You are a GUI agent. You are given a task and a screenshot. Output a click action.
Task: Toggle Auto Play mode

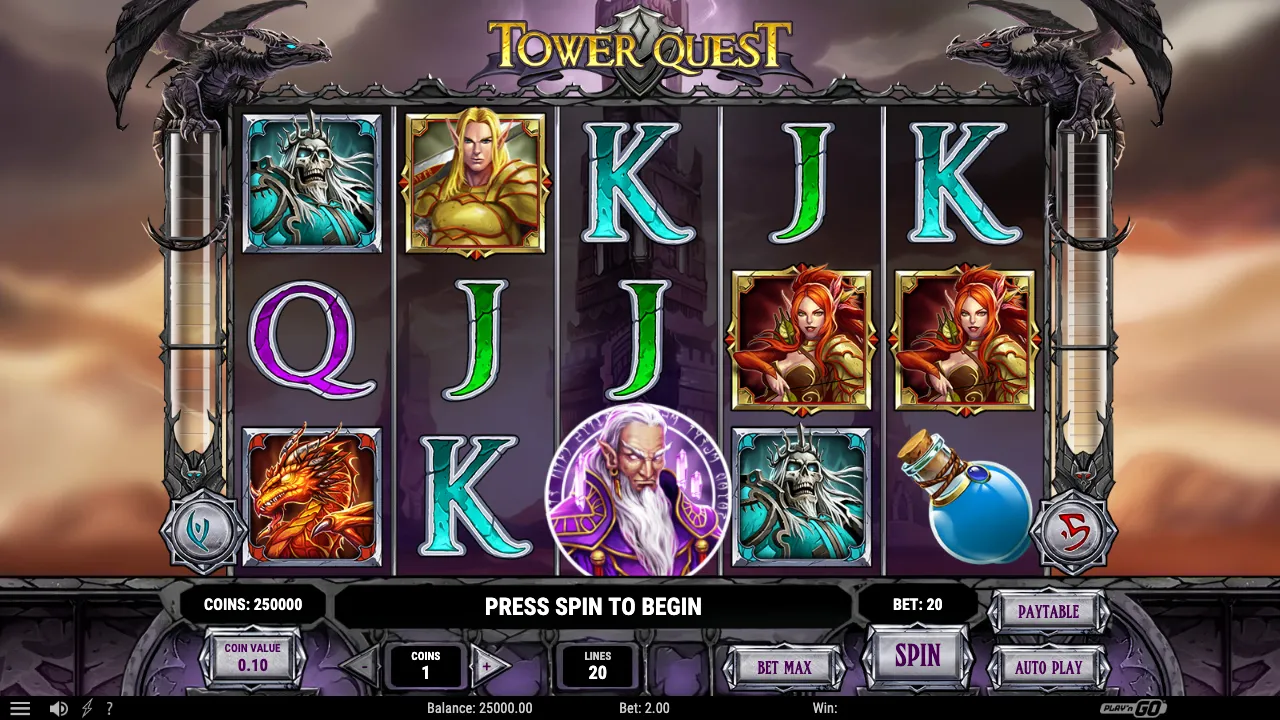1048,667
